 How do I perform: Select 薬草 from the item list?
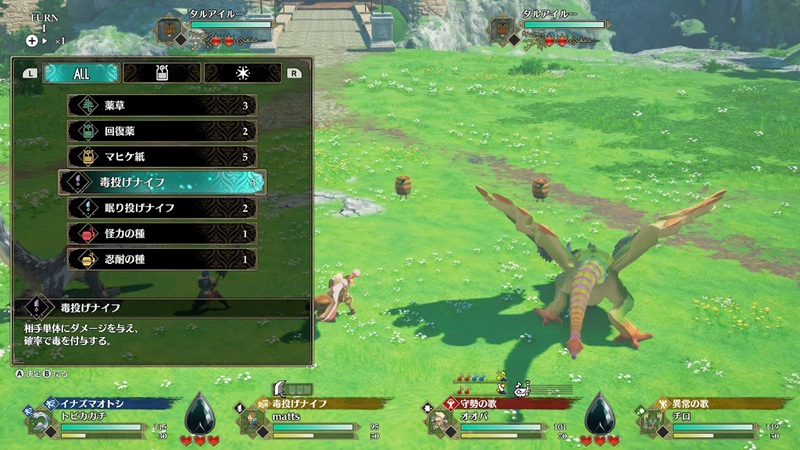pyautogui.click(x=162, y=105)
